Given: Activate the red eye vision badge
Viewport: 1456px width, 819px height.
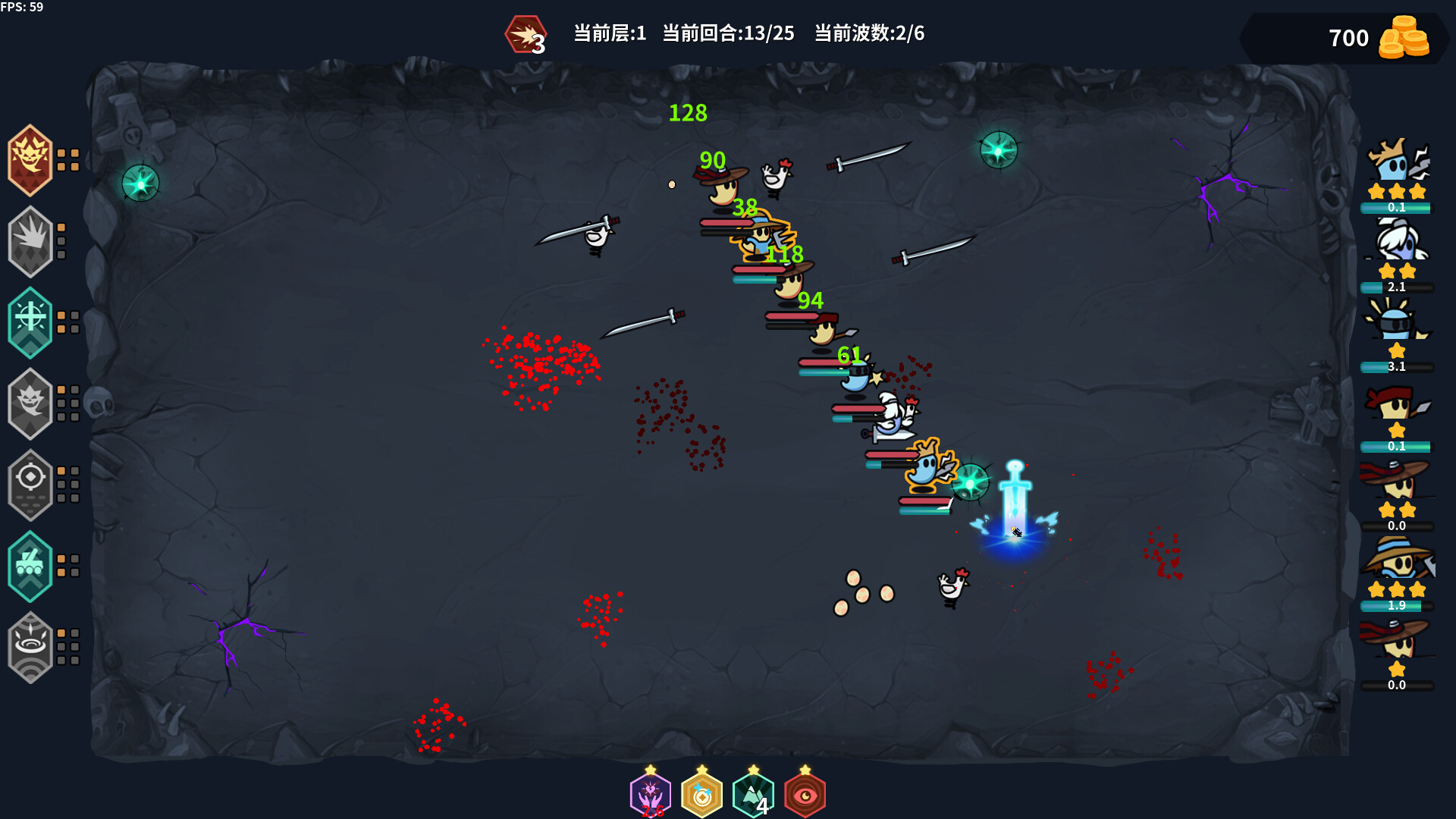Looking at the screenshot, I should tap(805, 793).
